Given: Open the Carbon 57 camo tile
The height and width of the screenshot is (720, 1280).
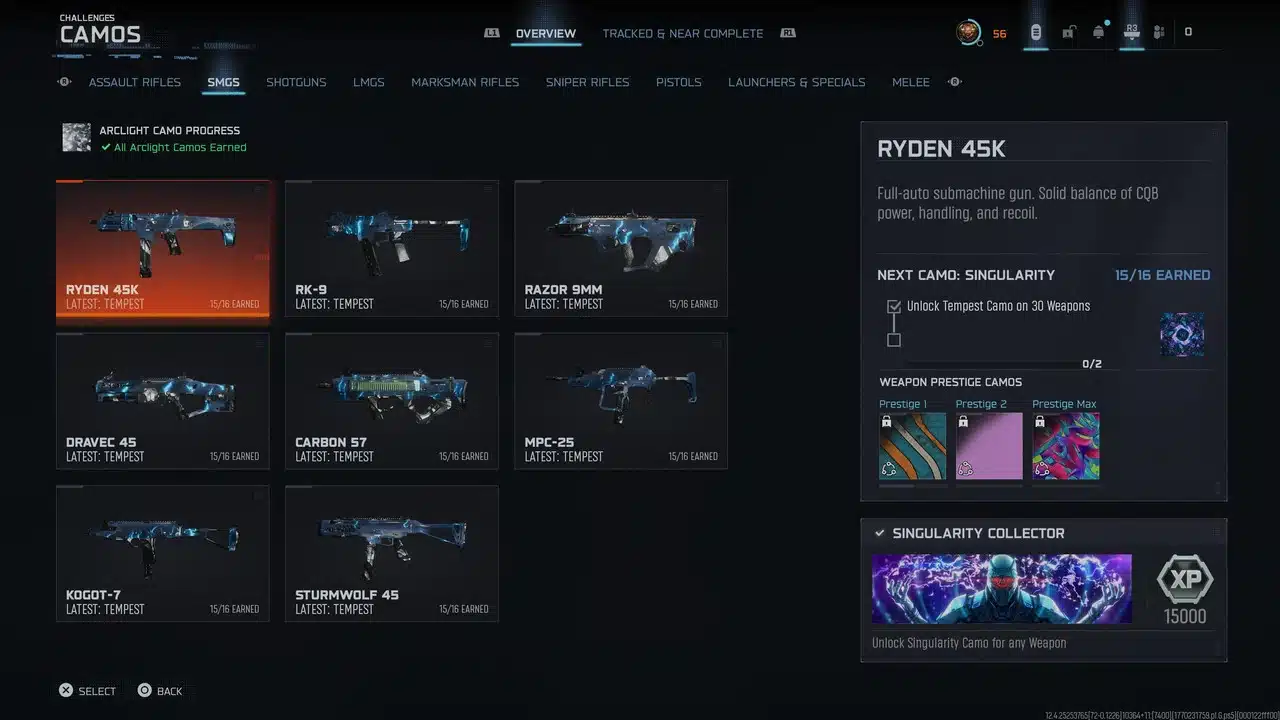Looking at the screenshot, I should tap(391, 401).
